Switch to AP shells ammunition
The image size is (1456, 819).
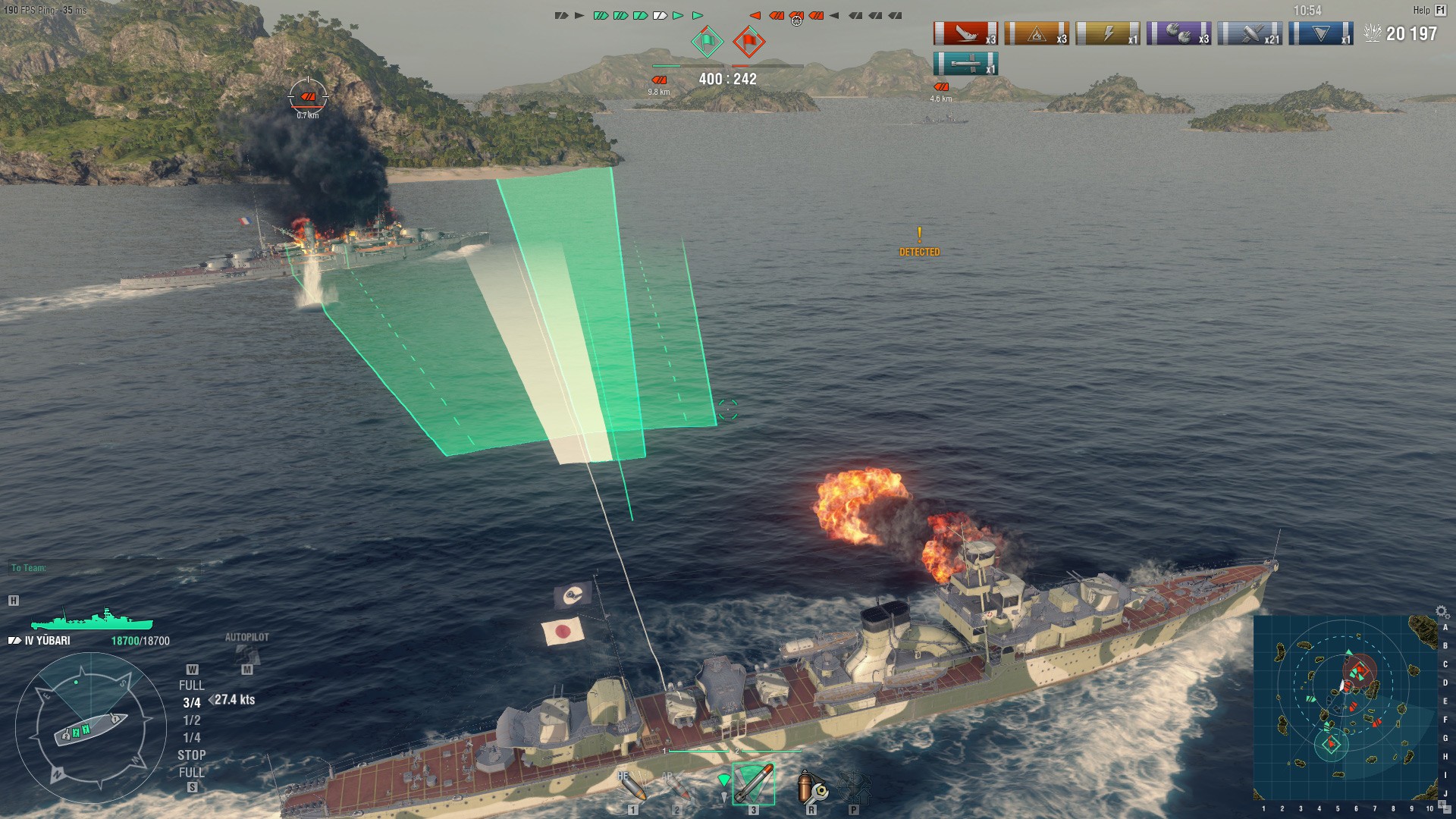coord(677,787)
